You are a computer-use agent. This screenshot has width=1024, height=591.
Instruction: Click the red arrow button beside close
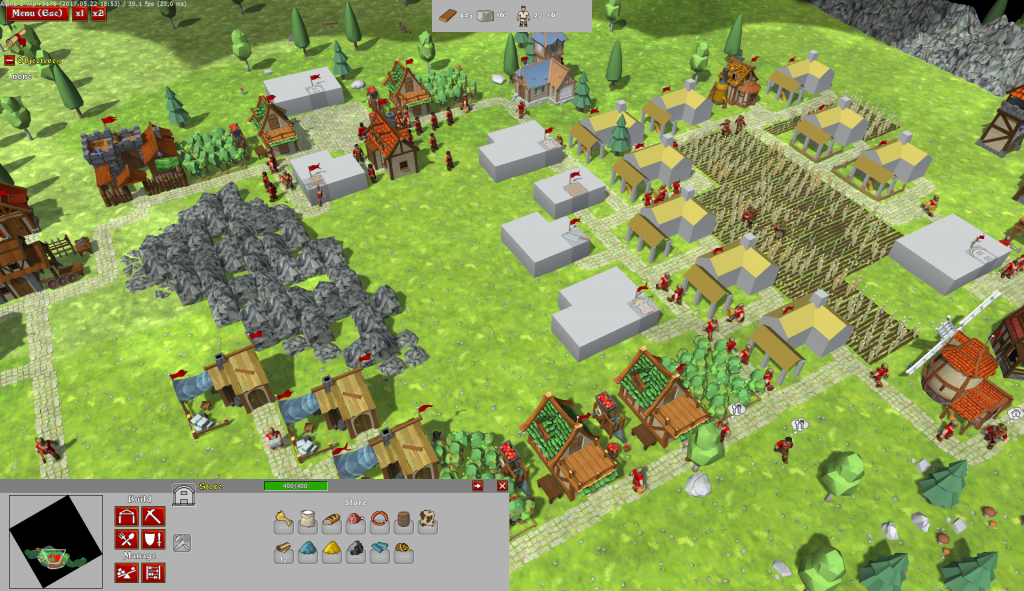pyautogui.click(x=478, y=486)
